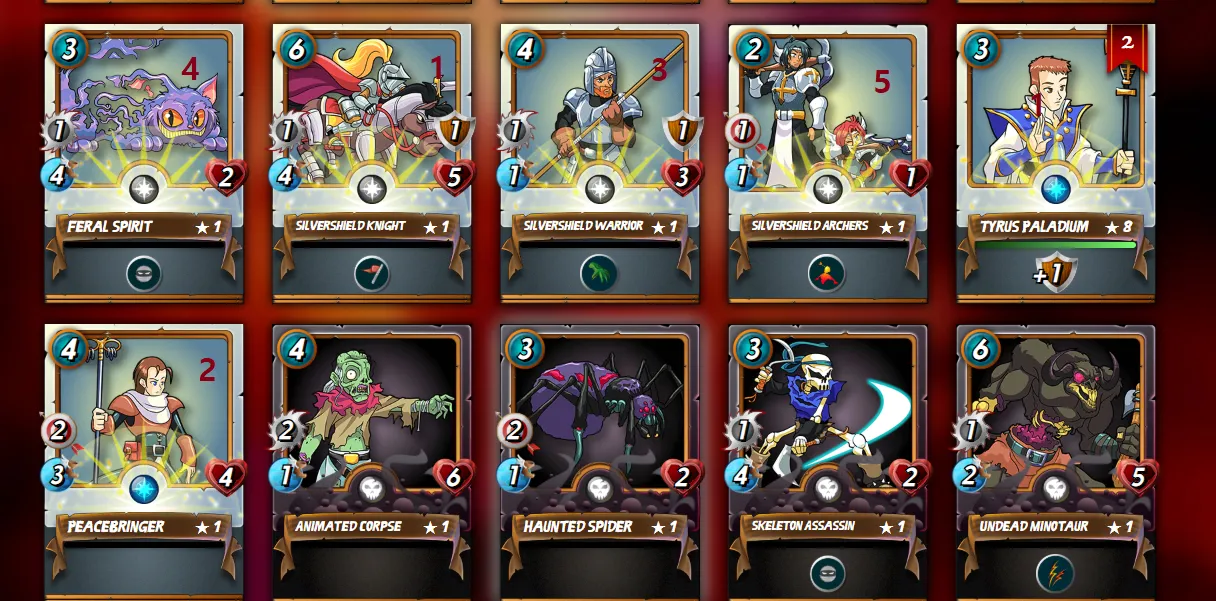Screen dimensions: 1216x601
Task: Click Feral Spirit's sneak ability icon
Action: point(144,273)
